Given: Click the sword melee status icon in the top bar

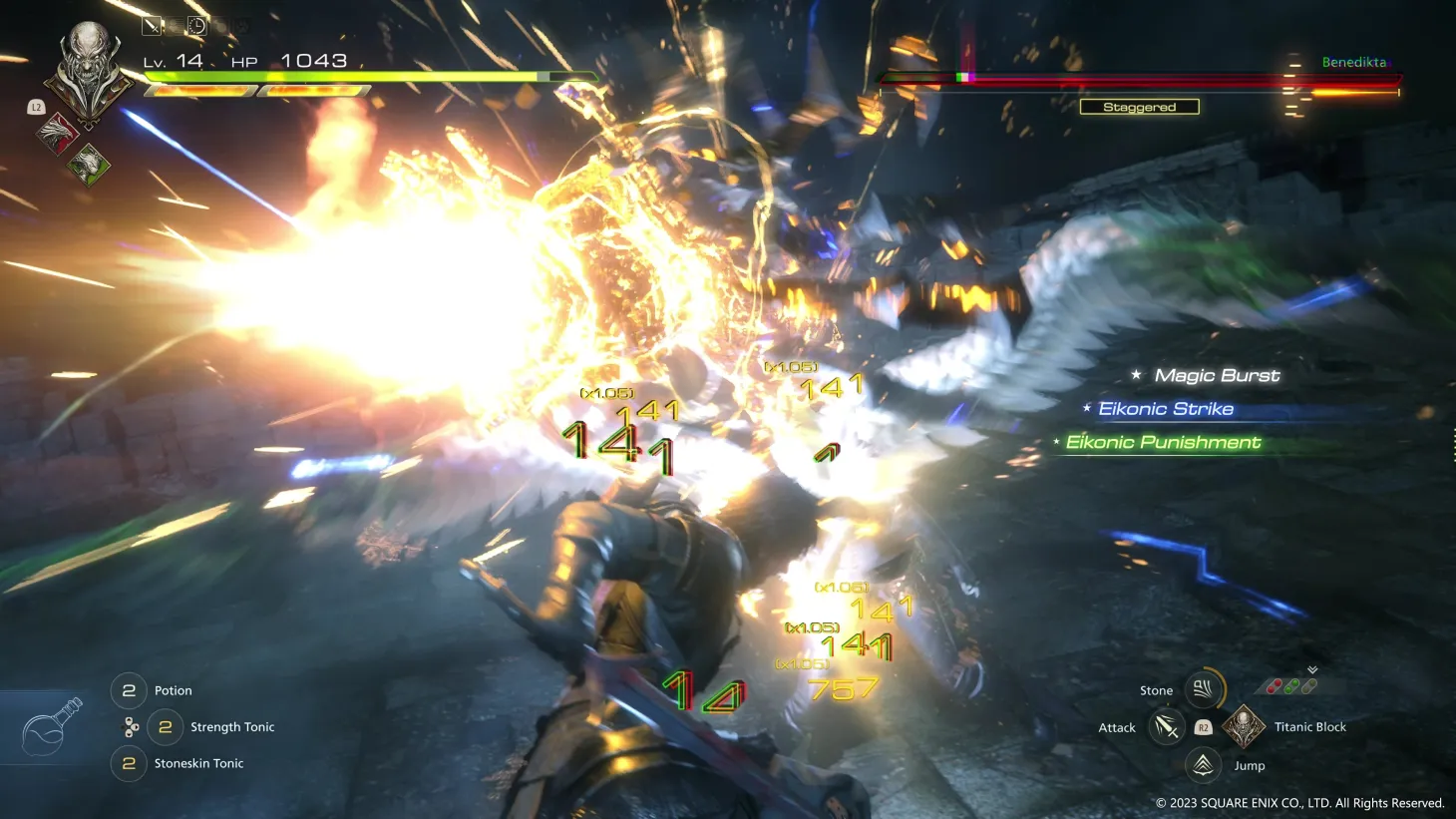Looking at the screenshot, I should tap(153, 26).
